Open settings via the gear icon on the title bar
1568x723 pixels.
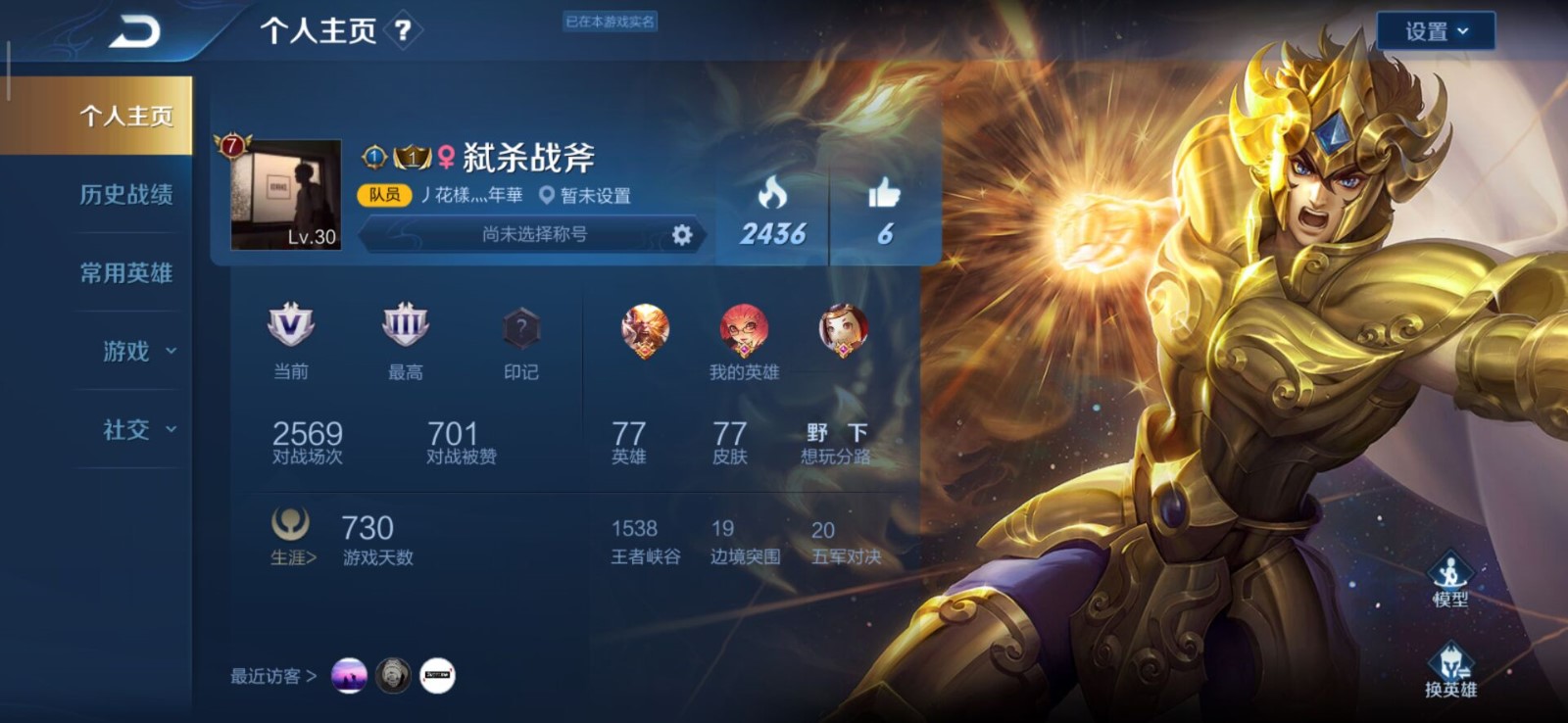pyautogui.click(x=684, y=235)
